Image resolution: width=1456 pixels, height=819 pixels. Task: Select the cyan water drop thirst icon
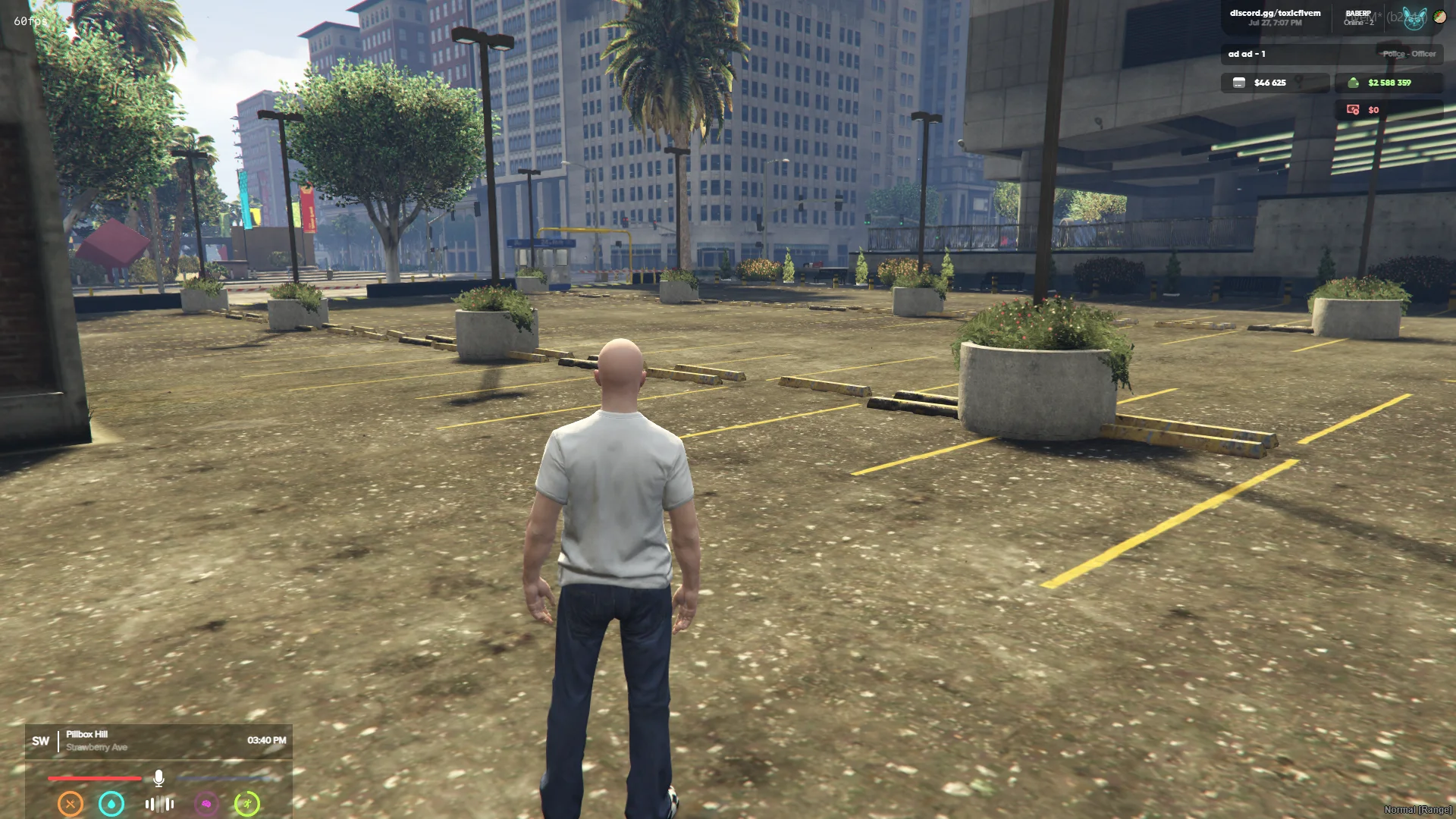pyautogui.click(x=111, y=803)
